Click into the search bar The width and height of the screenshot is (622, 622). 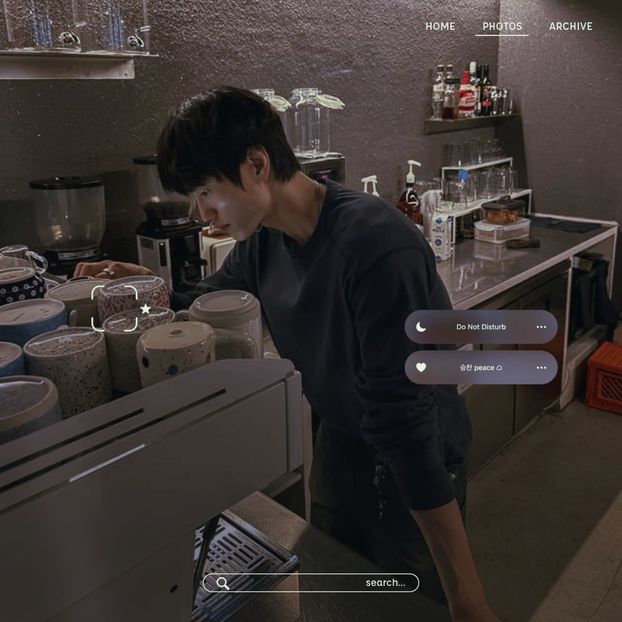tap(320, 582)
